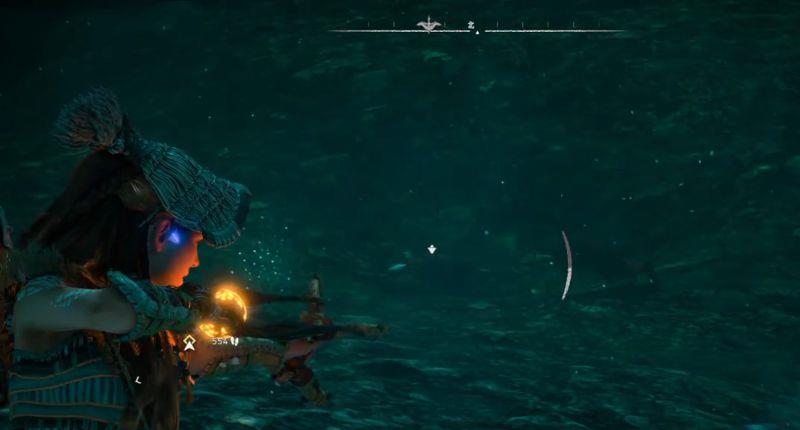Click the diamond quest waypoint marker
This screenshot has height=430, width=800.
point(431,249)
